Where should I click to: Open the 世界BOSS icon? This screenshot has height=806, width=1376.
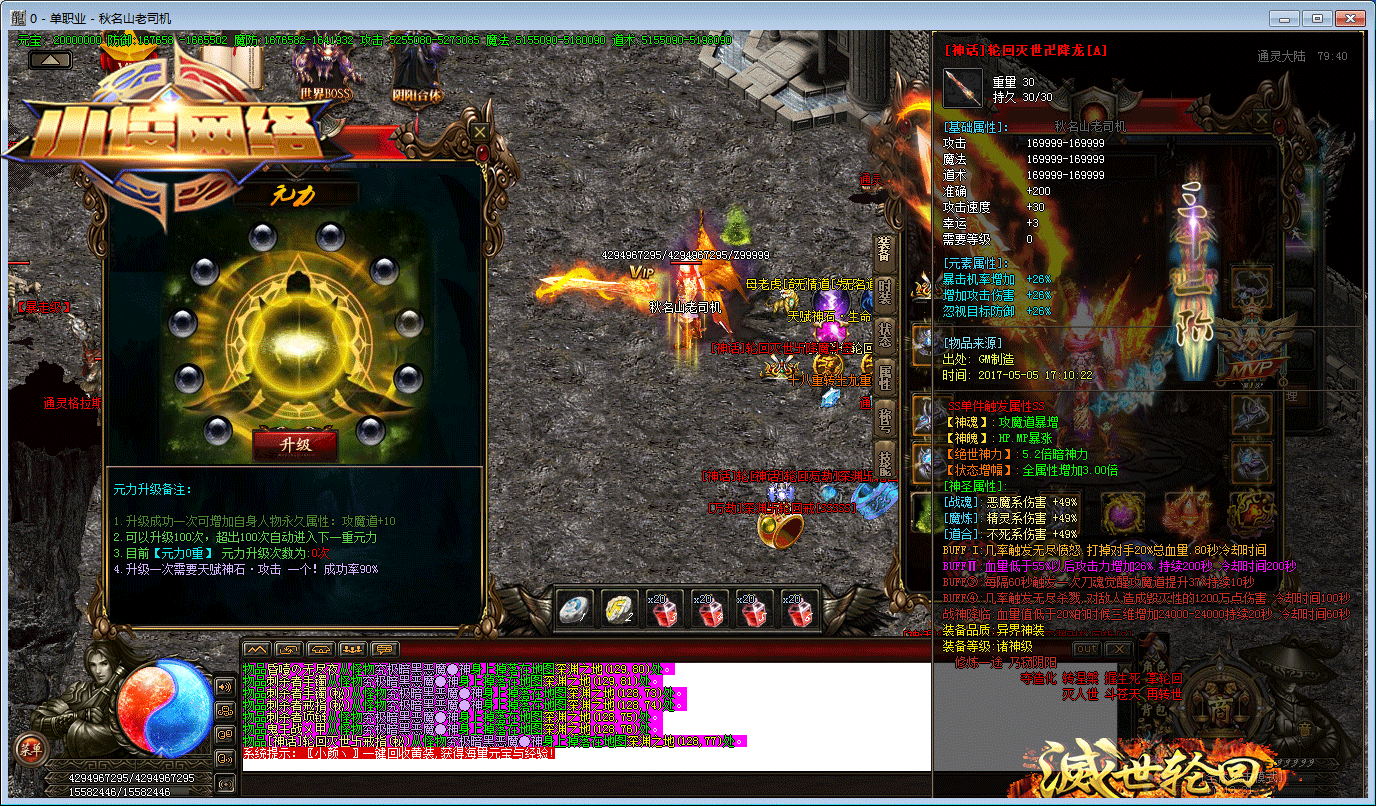pyautogui.click(x=325, y=70)
